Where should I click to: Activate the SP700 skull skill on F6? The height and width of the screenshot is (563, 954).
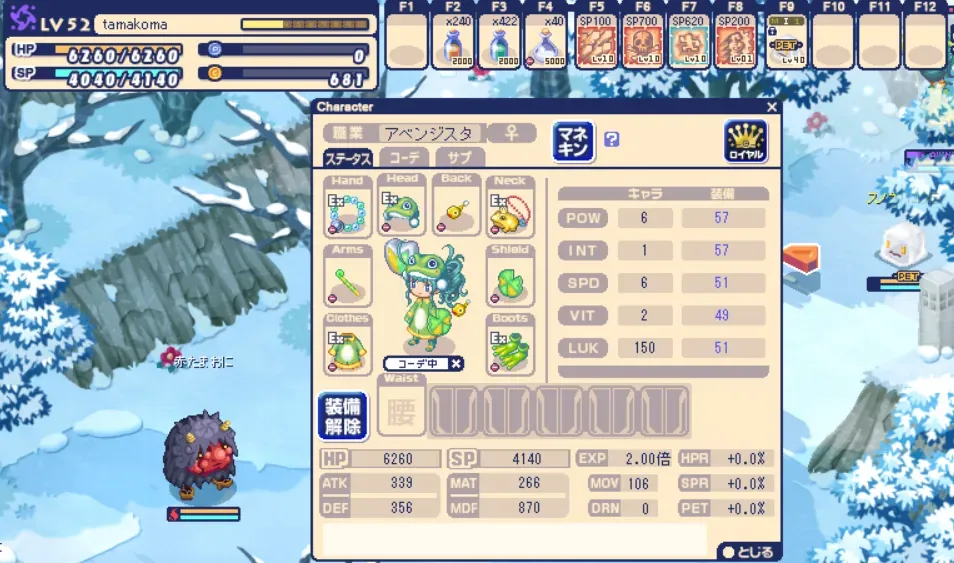pyautogui.click(x=642, y=42)
